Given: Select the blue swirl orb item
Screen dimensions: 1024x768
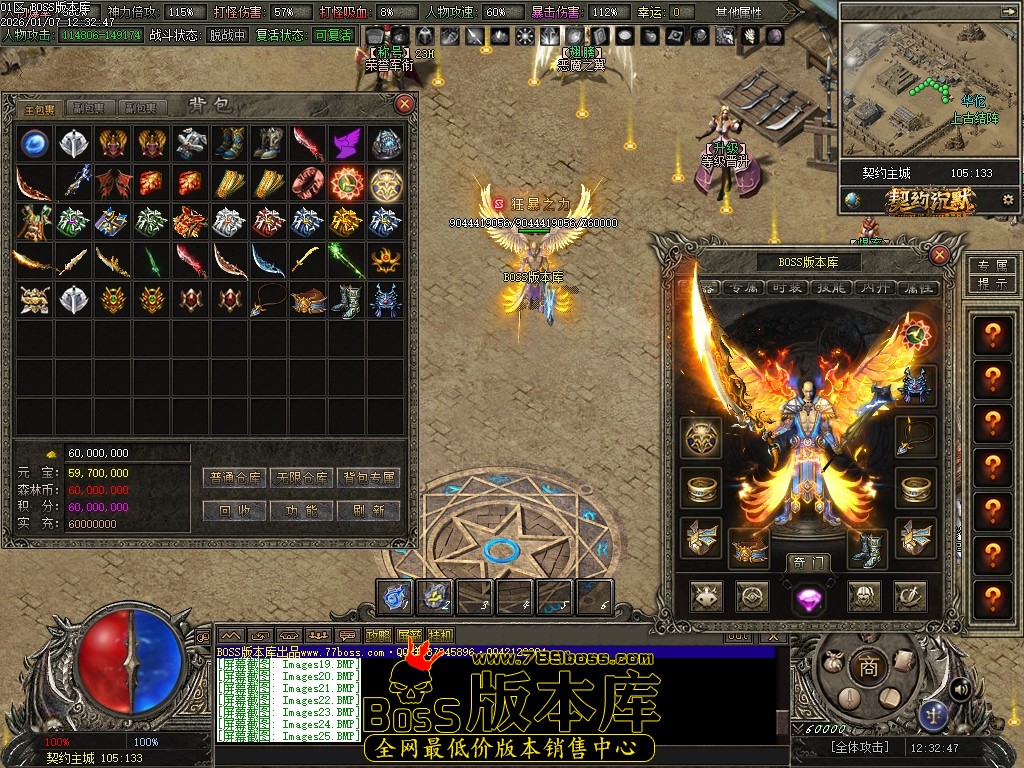Looking at the screenshot, I should (34, 143).
